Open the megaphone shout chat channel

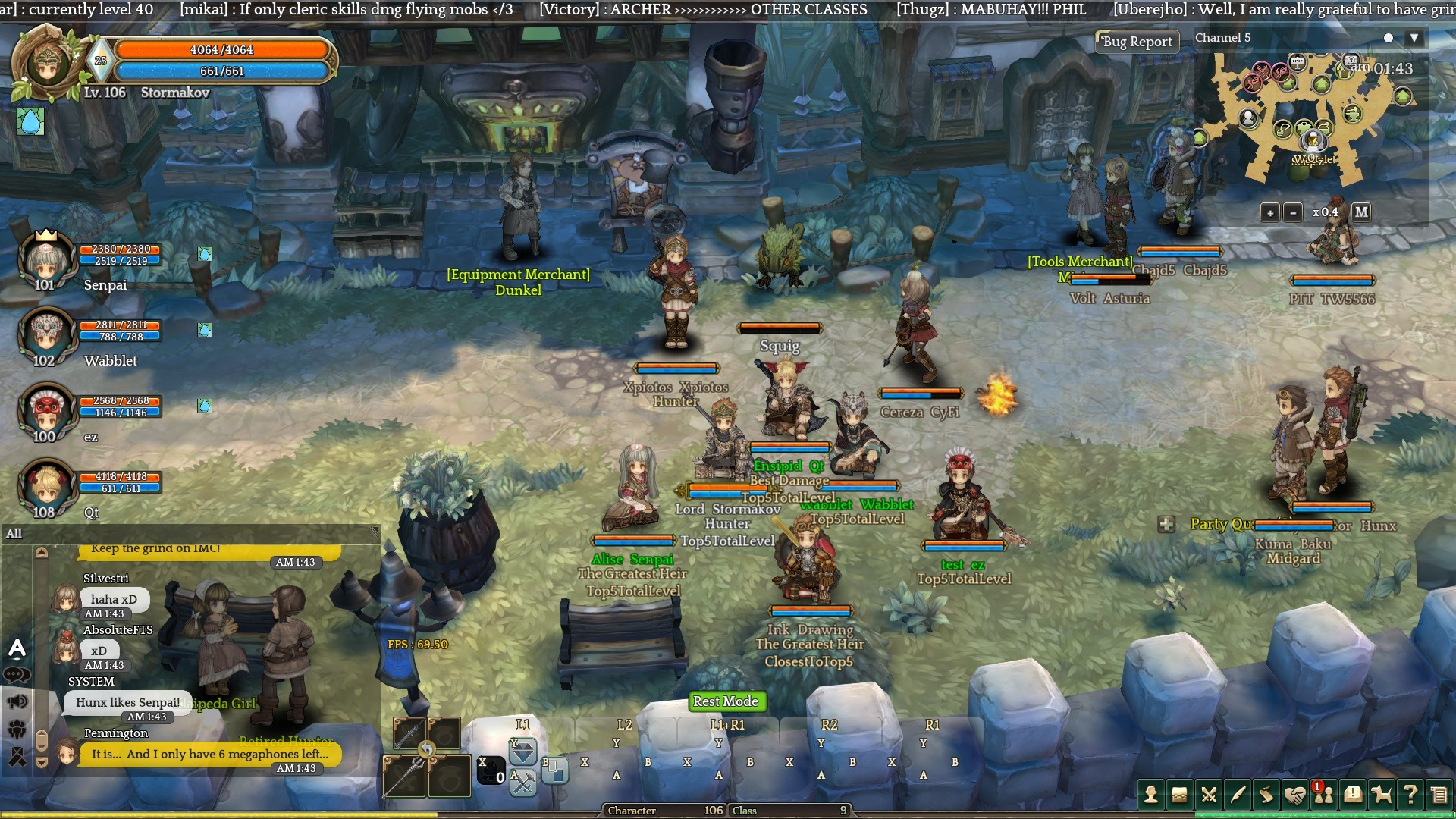tap(17, 701)
